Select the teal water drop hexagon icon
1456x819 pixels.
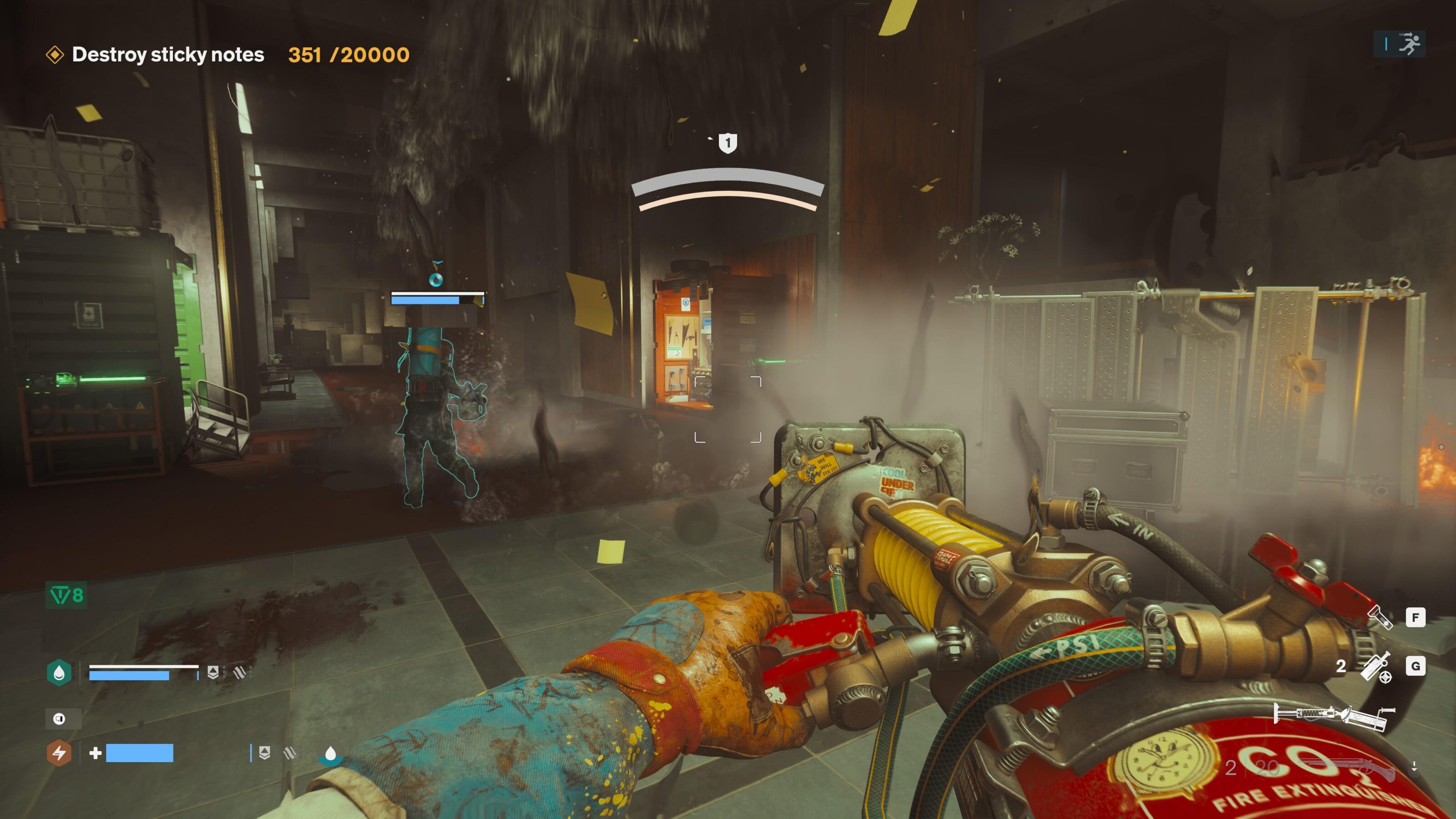(59, 672)
